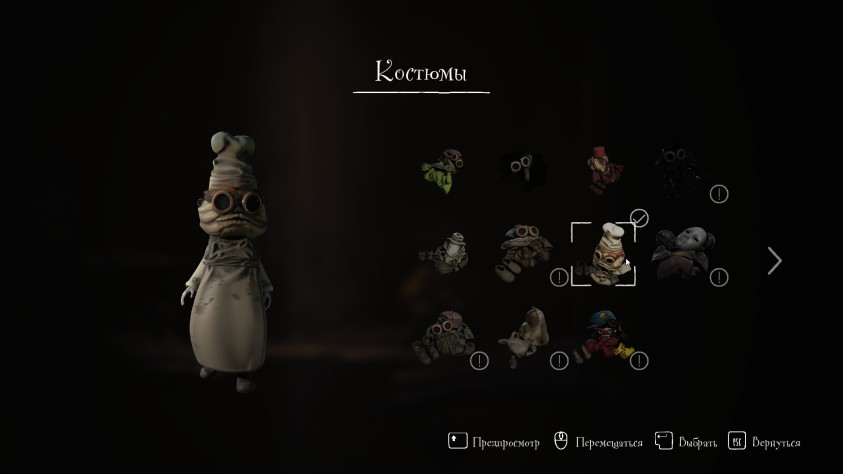Pick the beige sack hood costume
This screenshot has height=474, width=843.
pyautogui.click(x=523, y=337)
